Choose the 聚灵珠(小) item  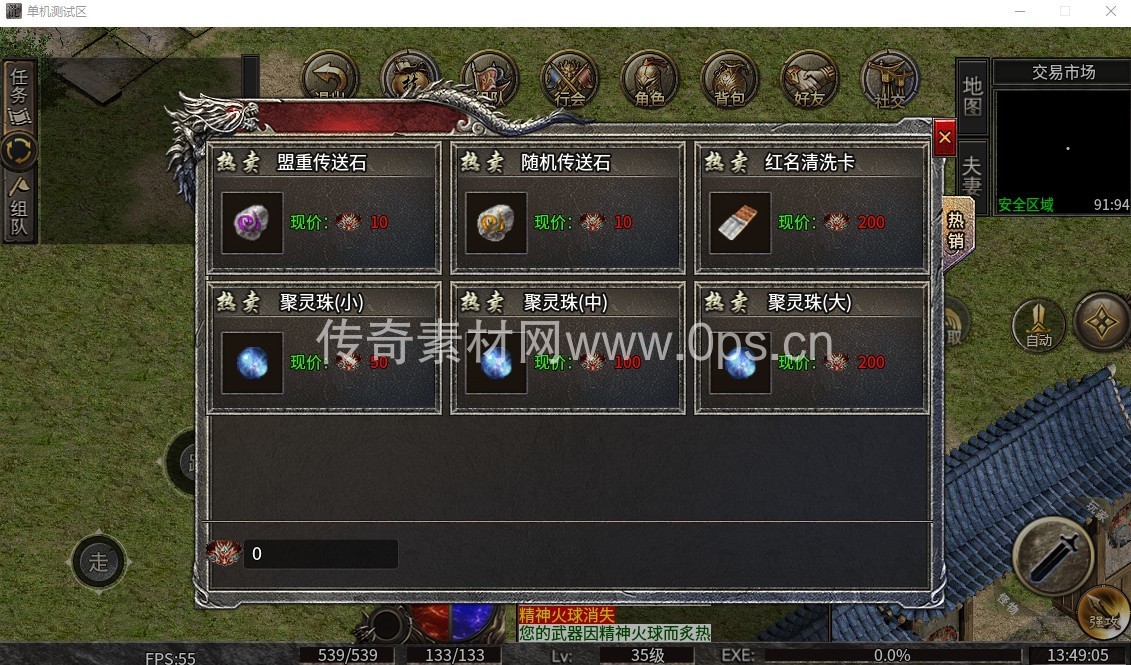coord(323,348)
